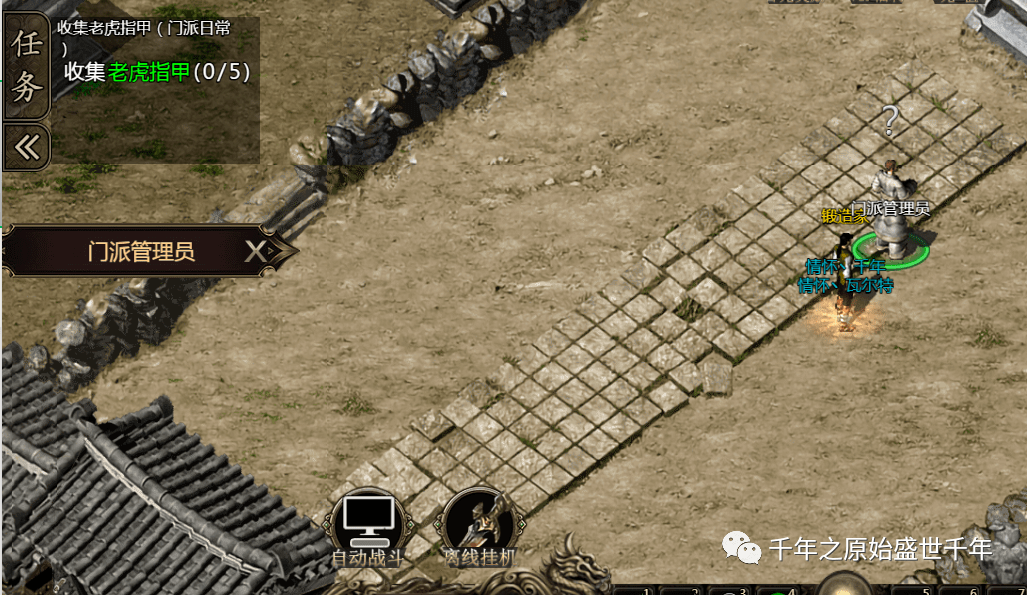
Task: Open the 任务 quest panel tab
Action: coord(27,66)
